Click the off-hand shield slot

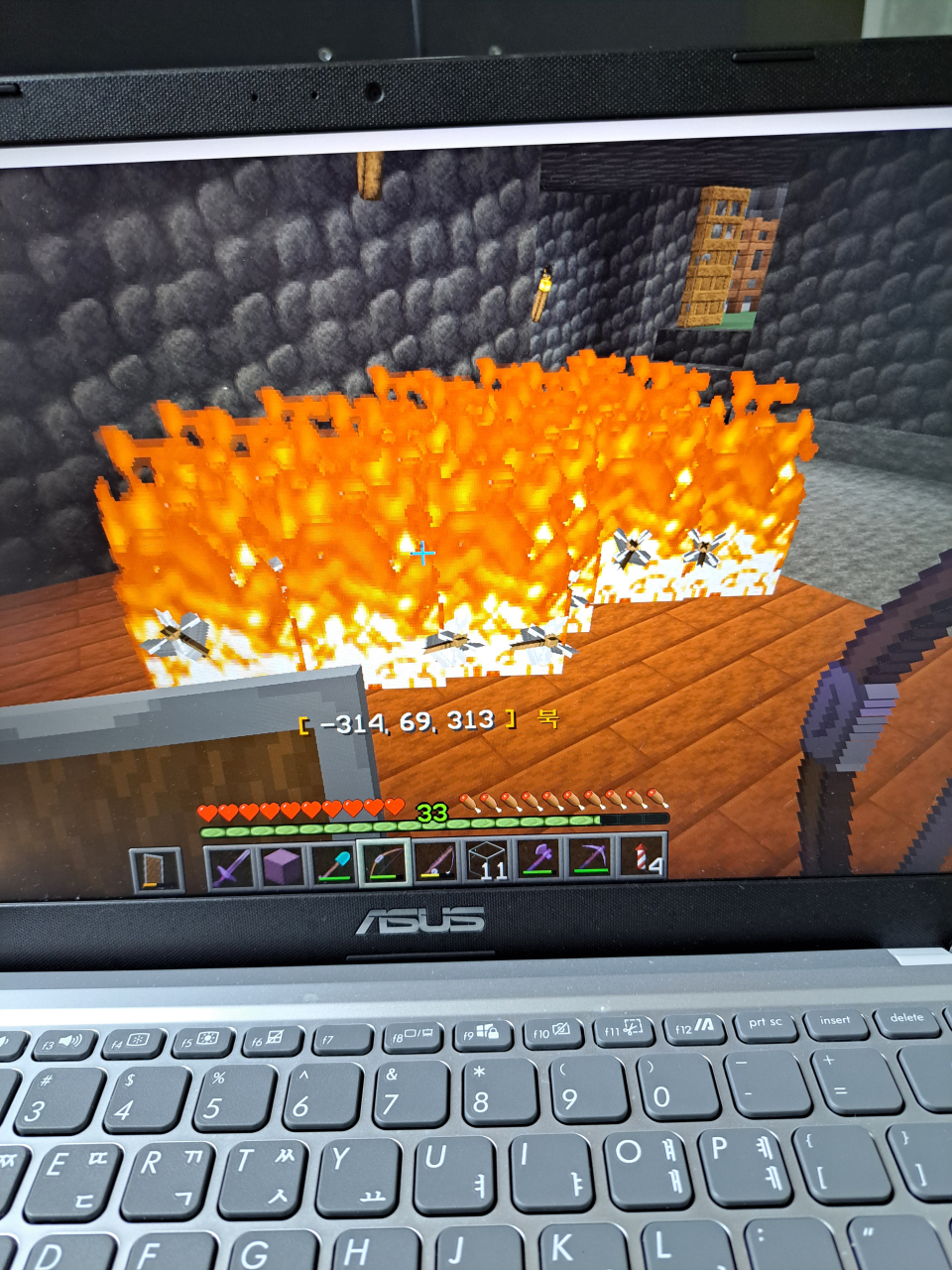point(157,870)
